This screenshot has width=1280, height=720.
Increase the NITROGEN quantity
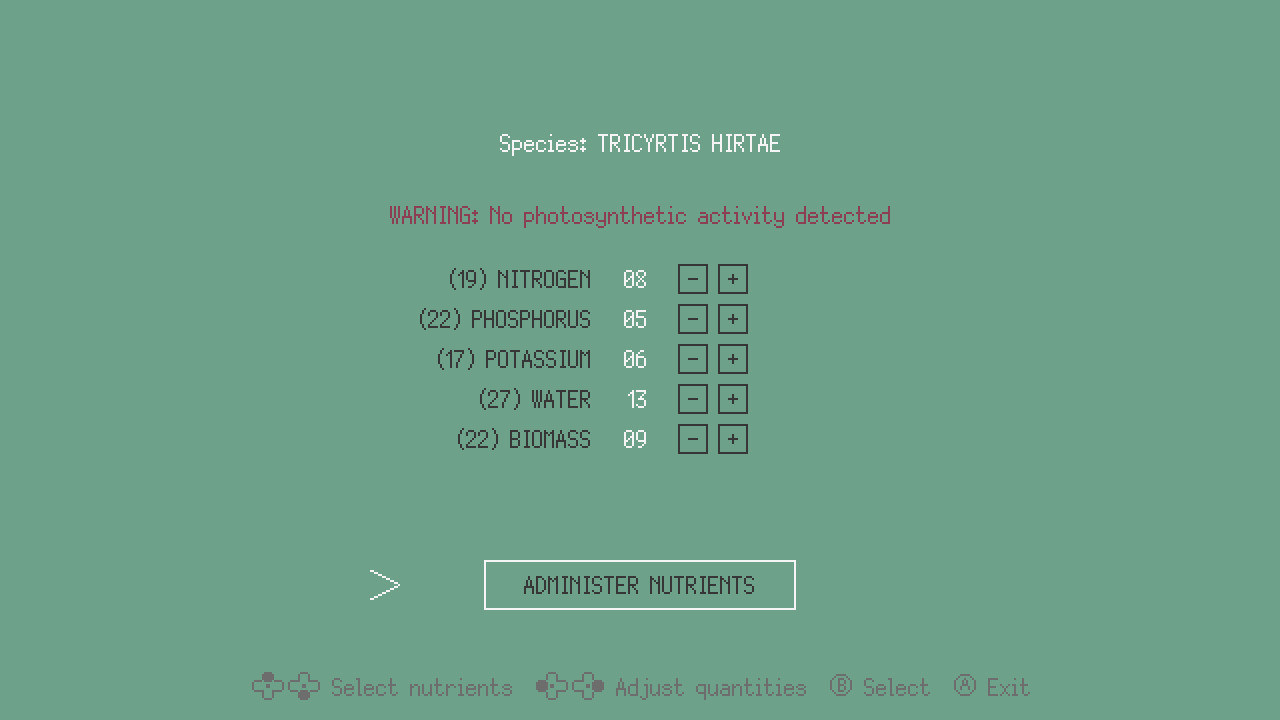tap(733, 279)
